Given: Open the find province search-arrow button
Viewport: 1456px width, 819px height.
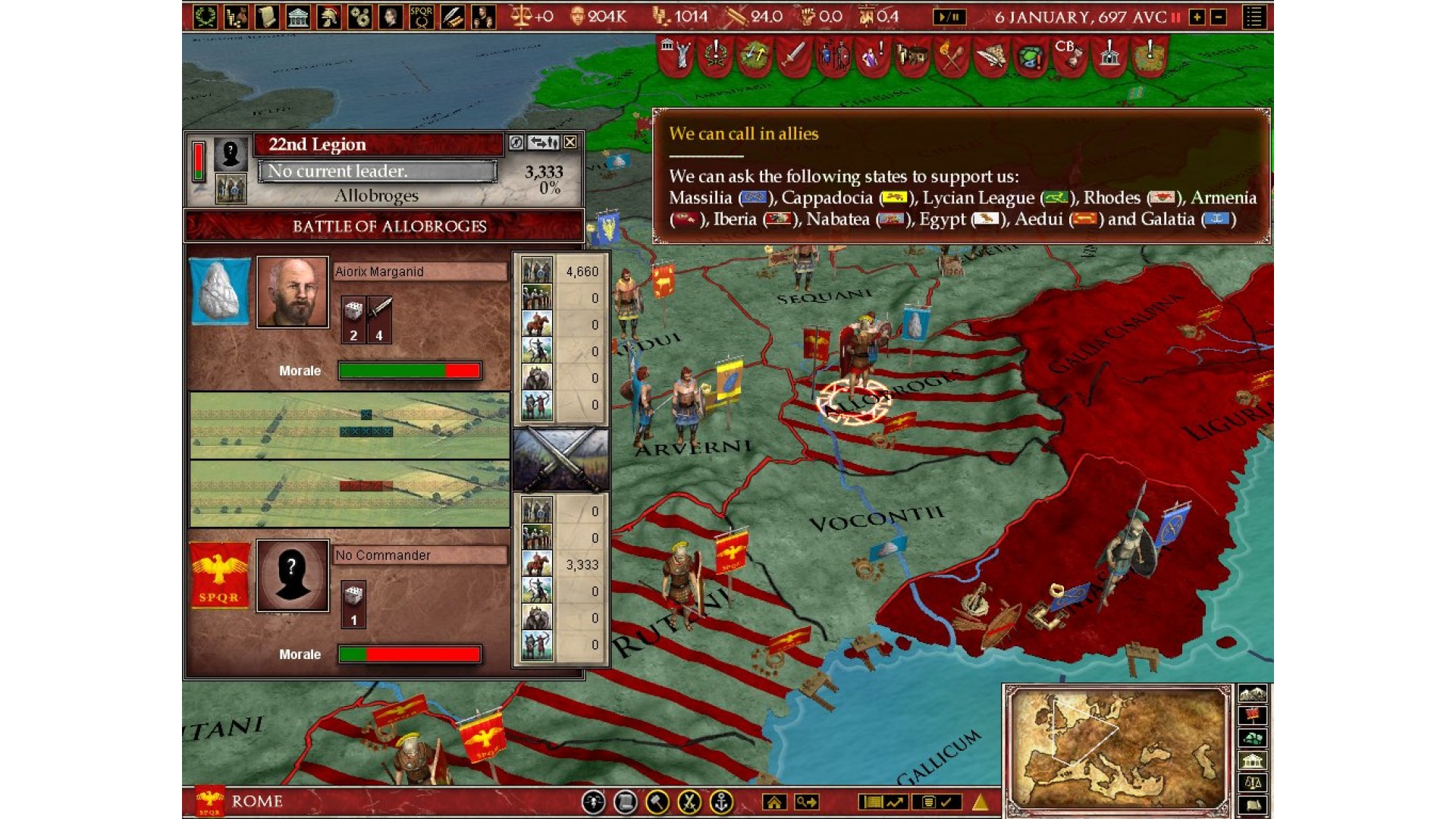Looking at the screenshot, I should tap(806, 802).
